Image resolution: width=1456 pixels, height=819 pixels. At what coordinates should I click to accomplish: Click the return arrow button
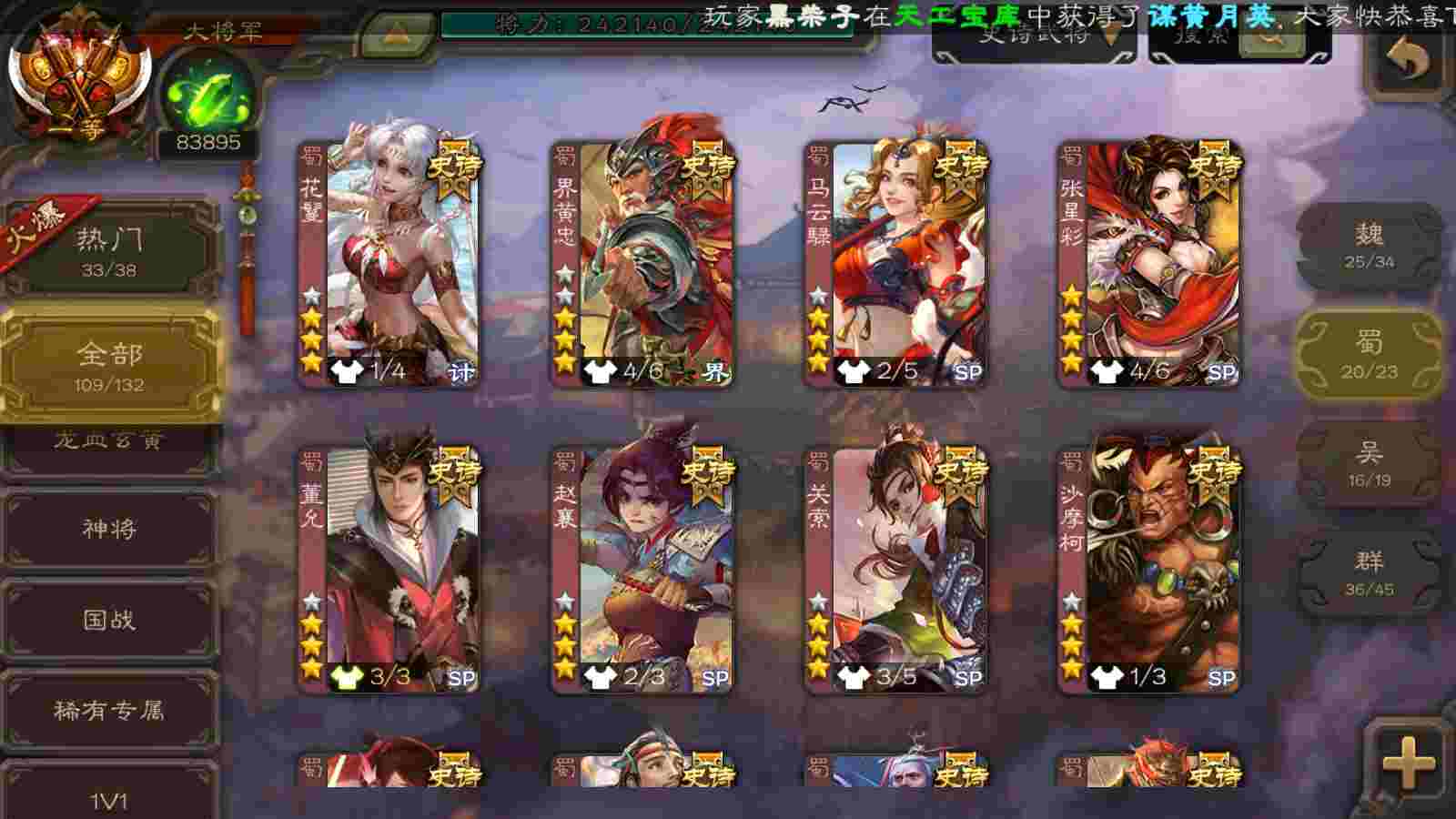click(x=1407, y=61)
